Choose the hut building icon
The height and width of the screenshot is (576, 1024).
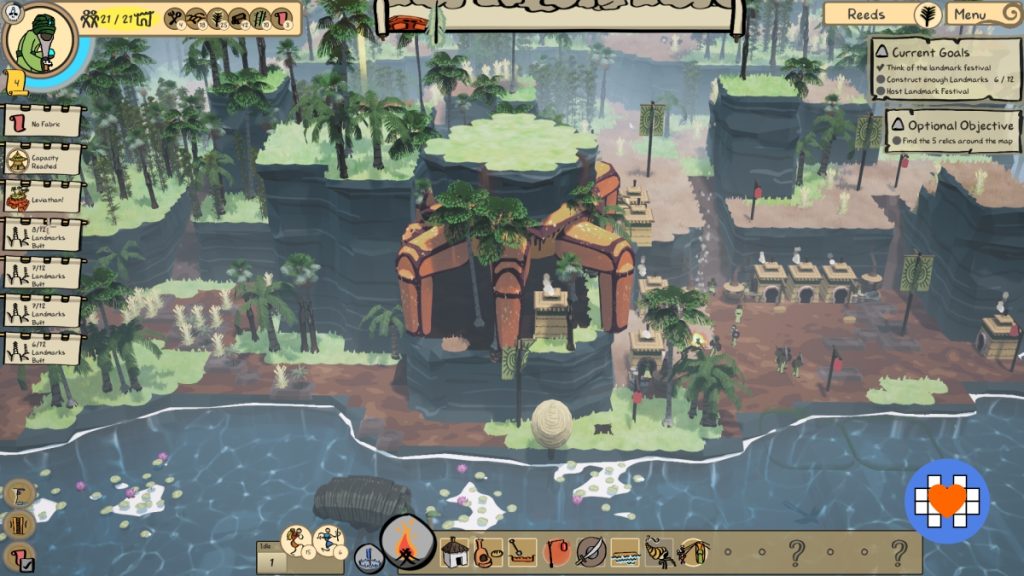[x=455, y=552]
